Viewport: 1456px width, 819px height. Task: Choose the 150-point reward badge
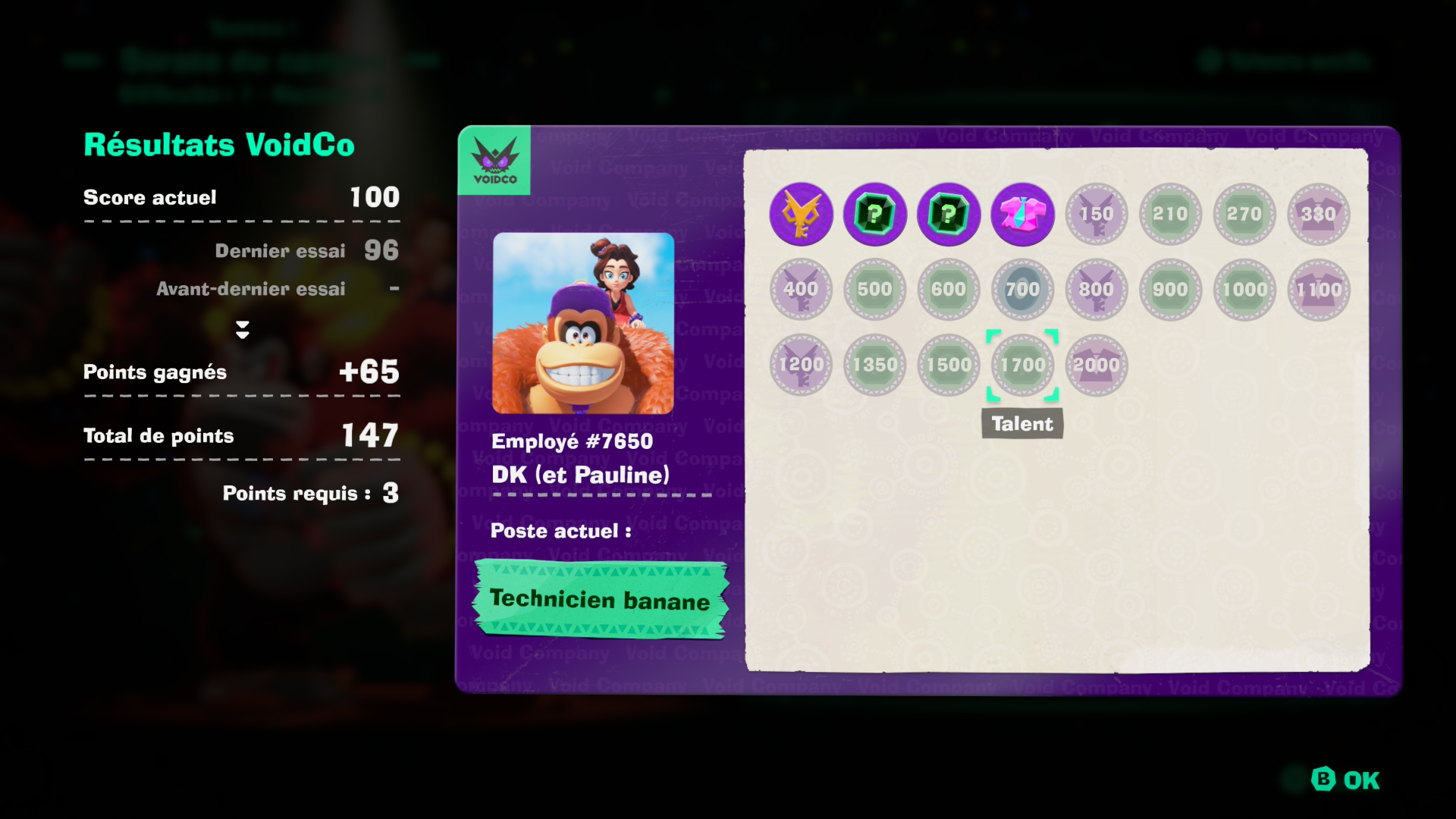point(1097,214)
